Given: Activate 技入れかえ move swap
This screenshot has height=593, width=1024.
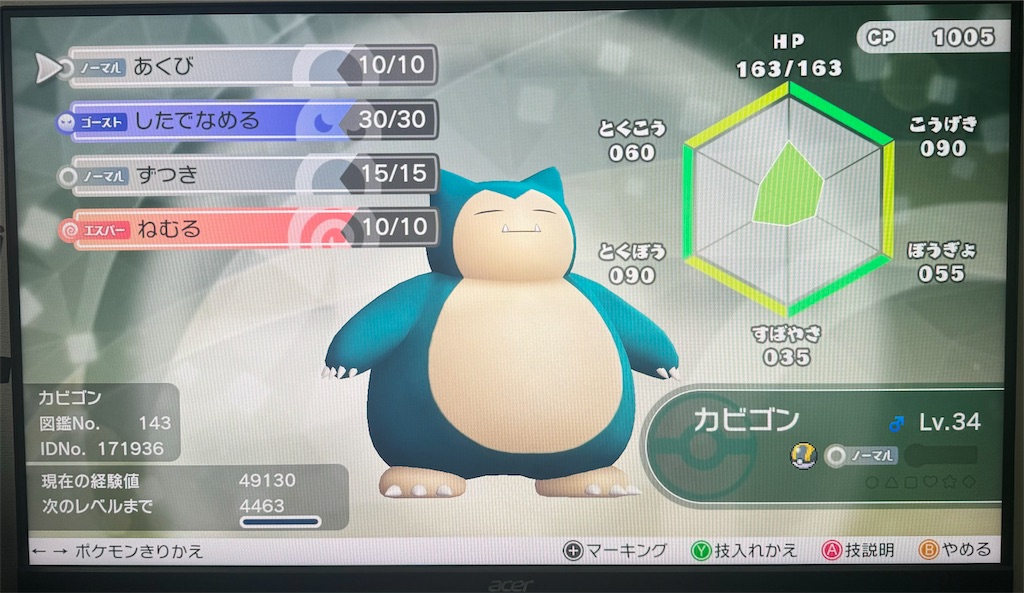Looking at the screenshot, I should pos(744,550).
